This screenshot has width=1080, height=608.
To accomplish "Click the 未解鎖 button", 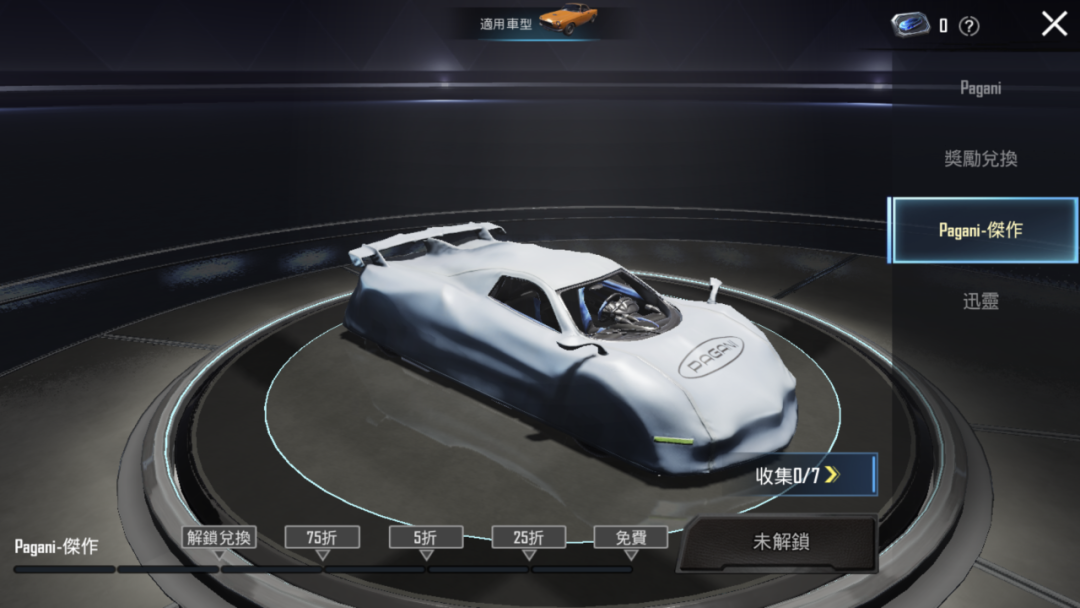I will 780,542.
